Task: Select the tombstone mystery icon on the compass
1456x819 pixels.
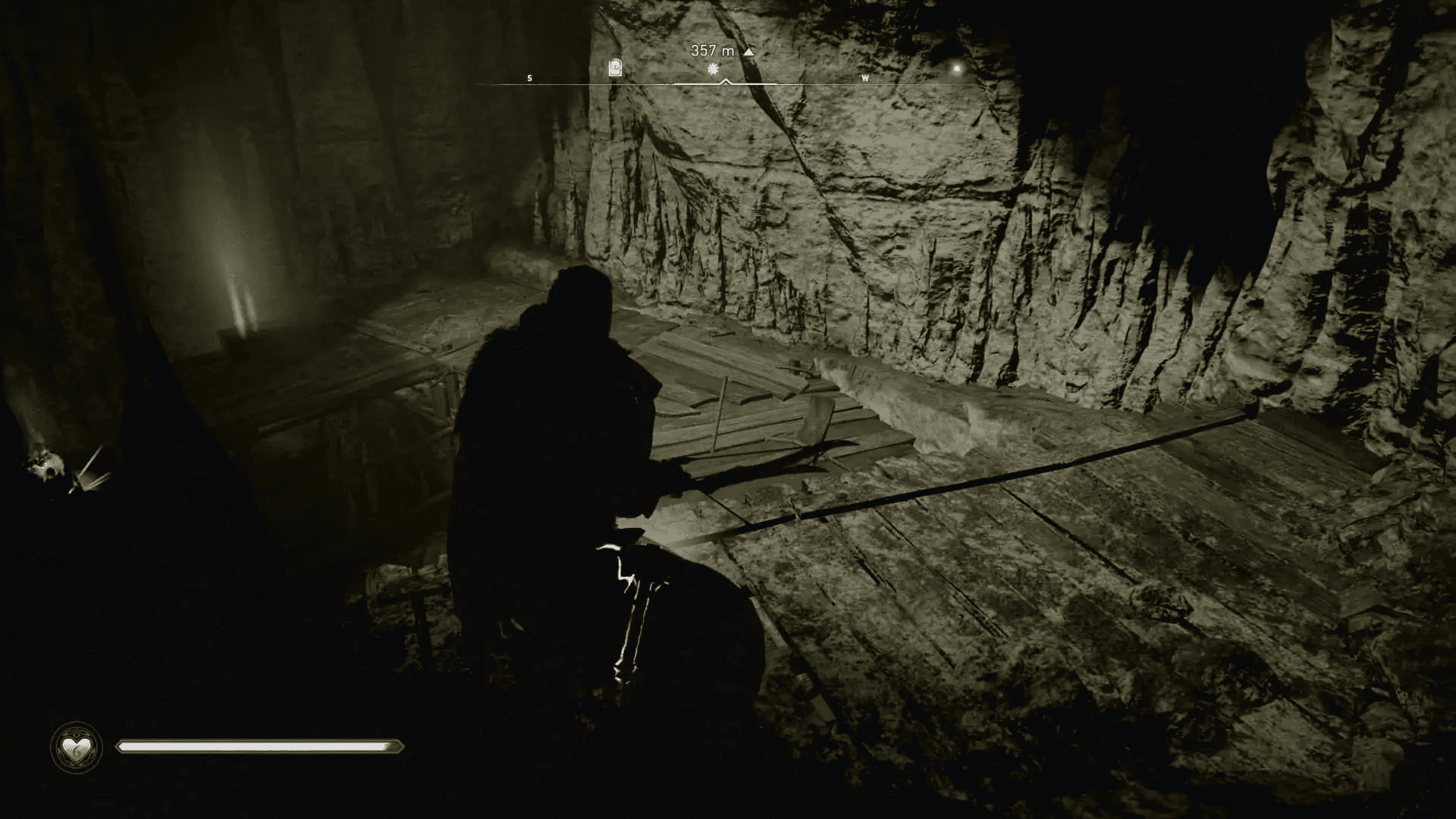Action: (614, 68)
